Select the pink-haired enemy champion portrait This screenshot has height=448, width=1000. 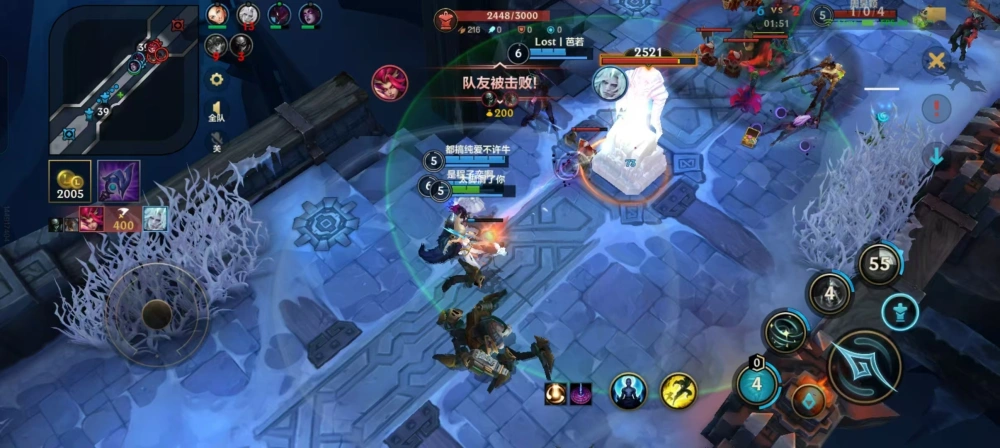coord(389,82)
